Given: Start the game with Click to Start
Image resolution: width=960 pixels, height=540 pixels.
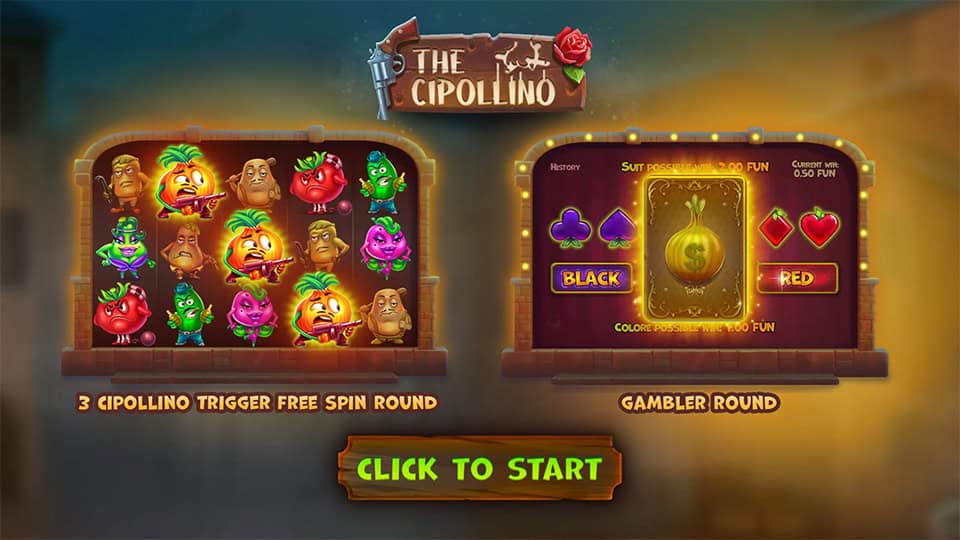Looking at the screenshot, I should tap(479, 468).
